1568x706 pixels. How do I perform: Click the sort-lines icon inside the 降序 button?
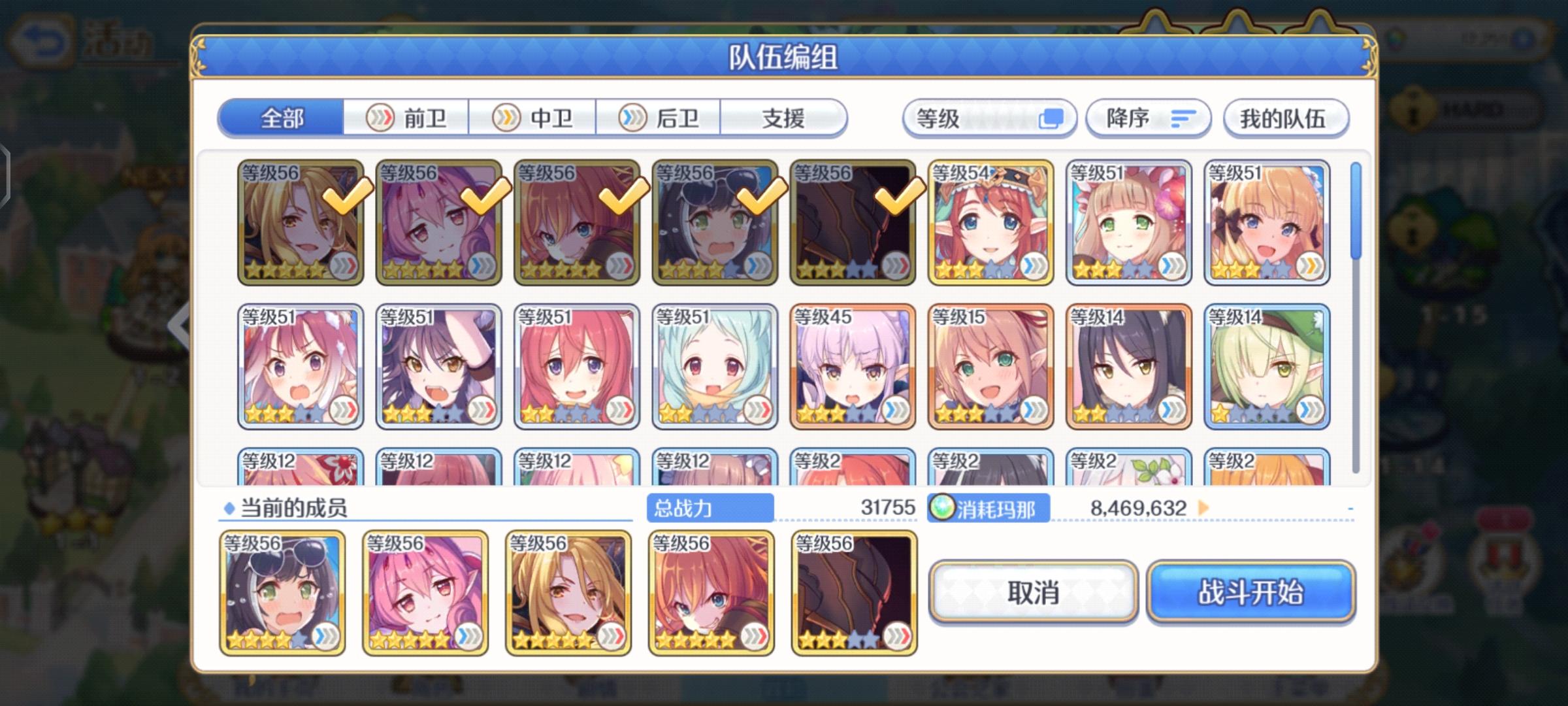coord(1181,118)
